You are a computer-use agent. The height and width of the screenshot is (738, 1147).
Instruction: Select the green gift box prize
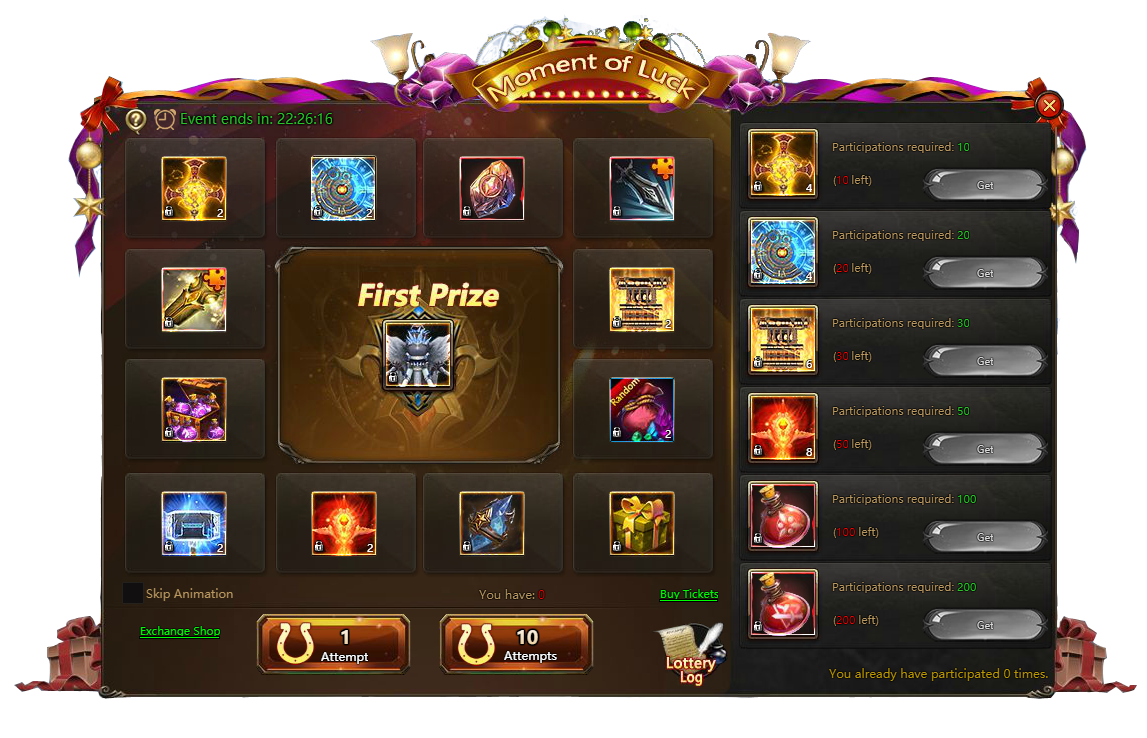tap(642, 523)
